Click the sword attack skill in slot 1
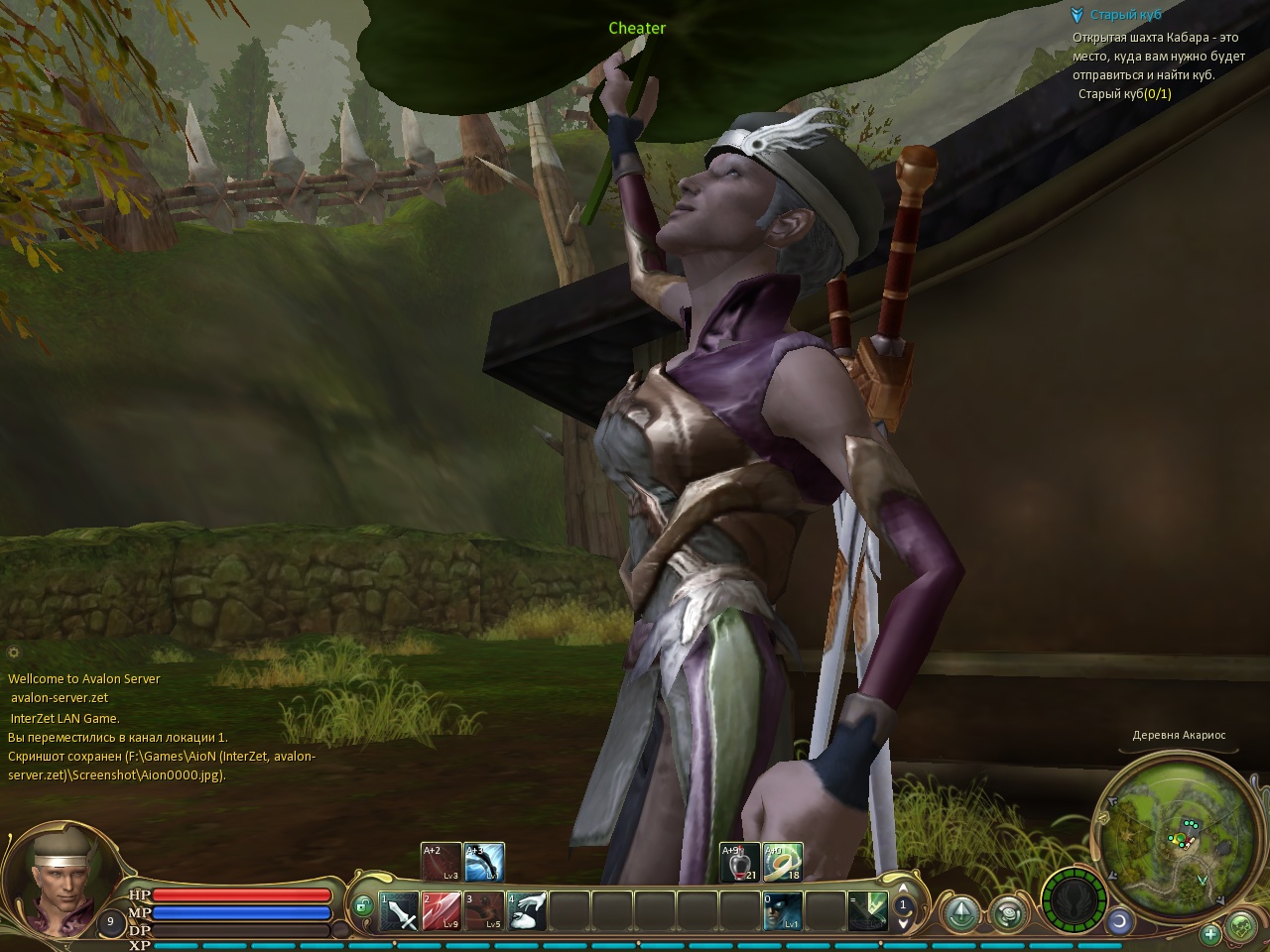Viewport: 1270px width, 952px height. coord(400,910)
